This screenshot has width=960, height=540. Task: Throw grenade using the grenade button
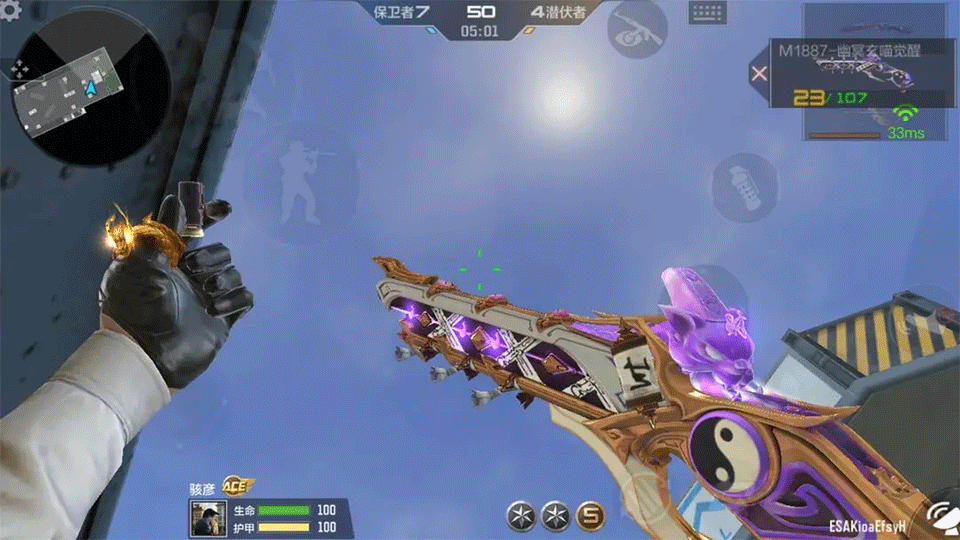[744, 187]
